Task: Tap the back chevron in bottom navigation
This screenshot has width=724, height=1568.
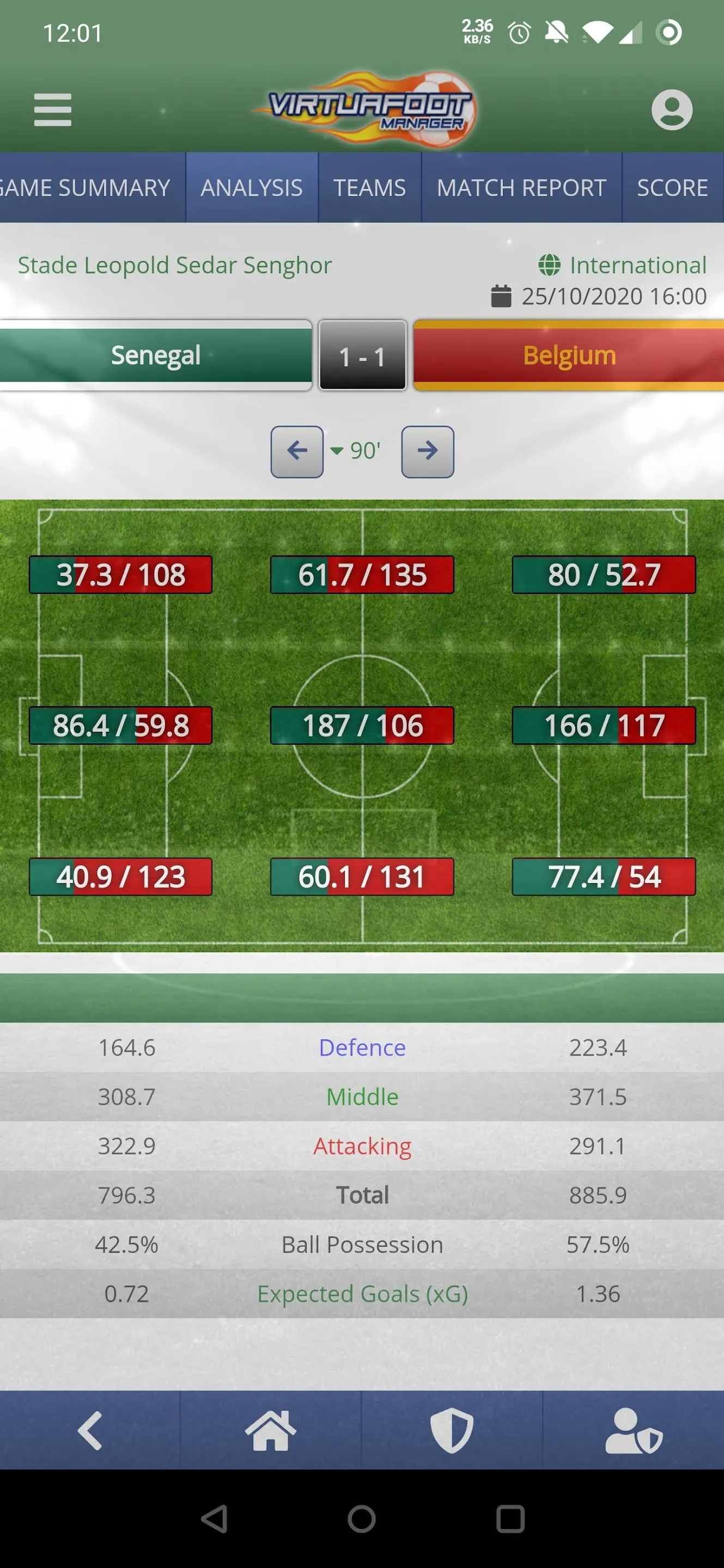Action: pos(90,1429)
